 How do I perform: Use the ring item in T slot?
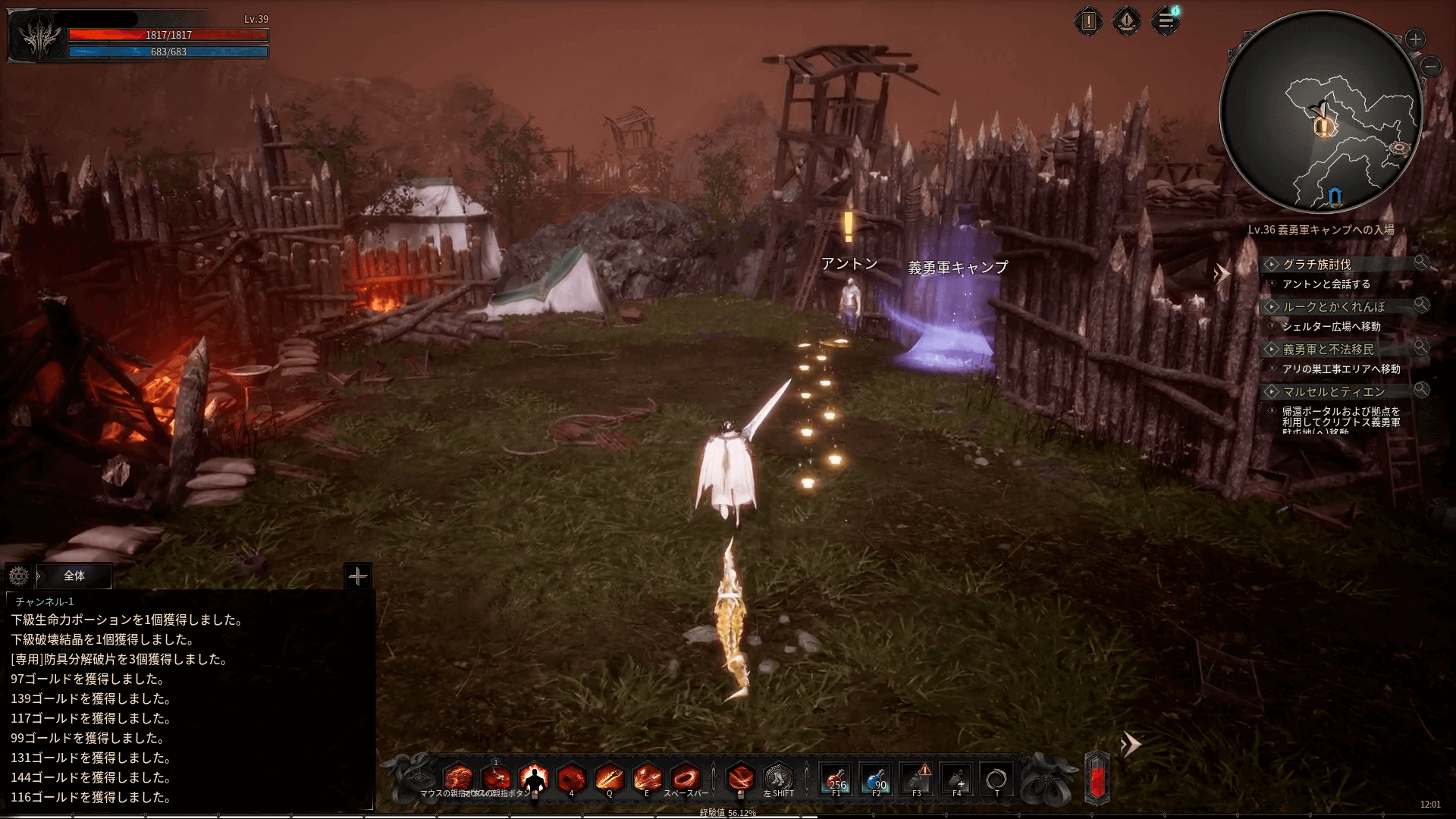pos(996,779)
